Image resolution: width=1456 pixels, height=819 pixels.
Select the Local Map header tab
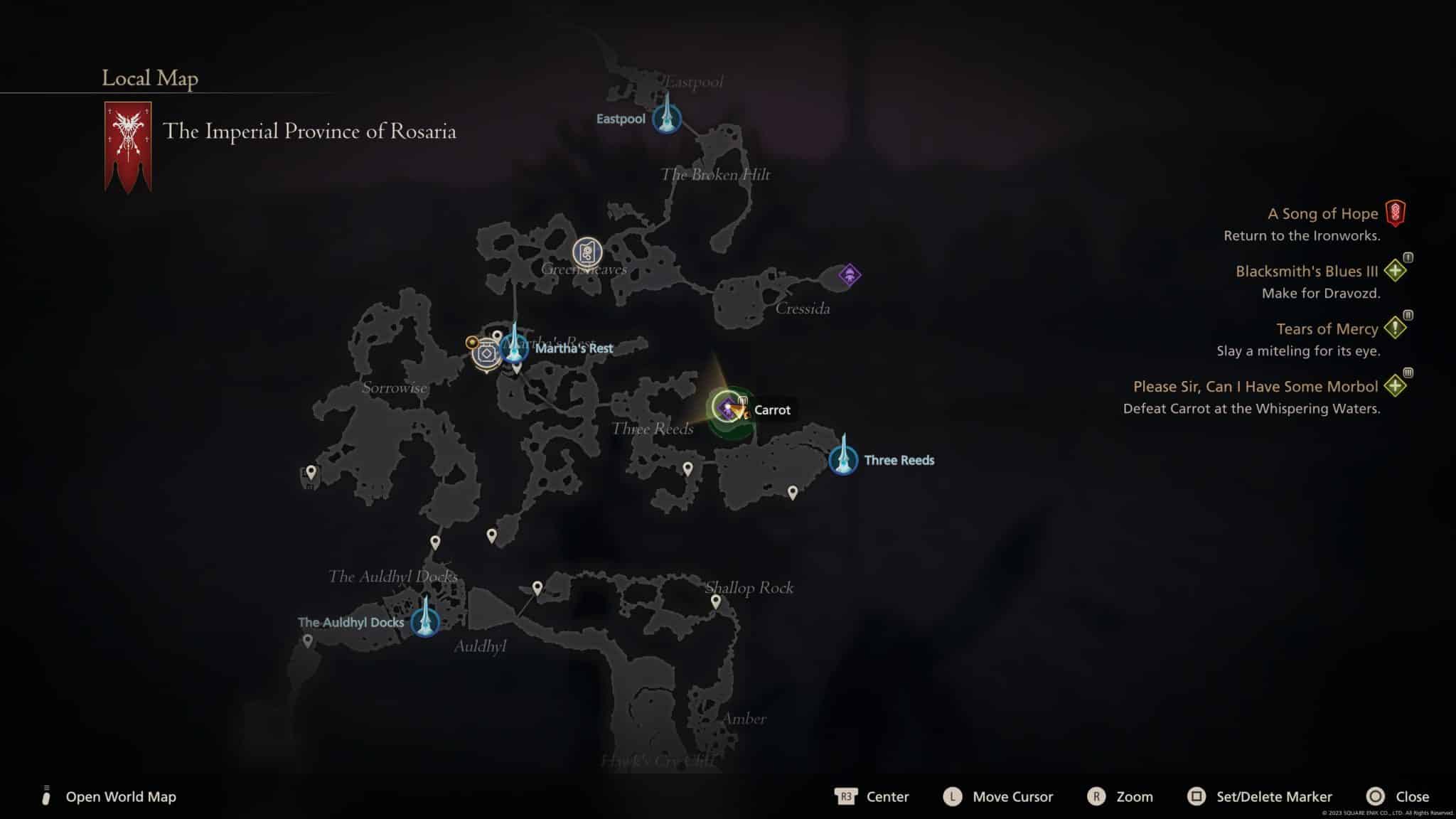(x=151, y=79)
